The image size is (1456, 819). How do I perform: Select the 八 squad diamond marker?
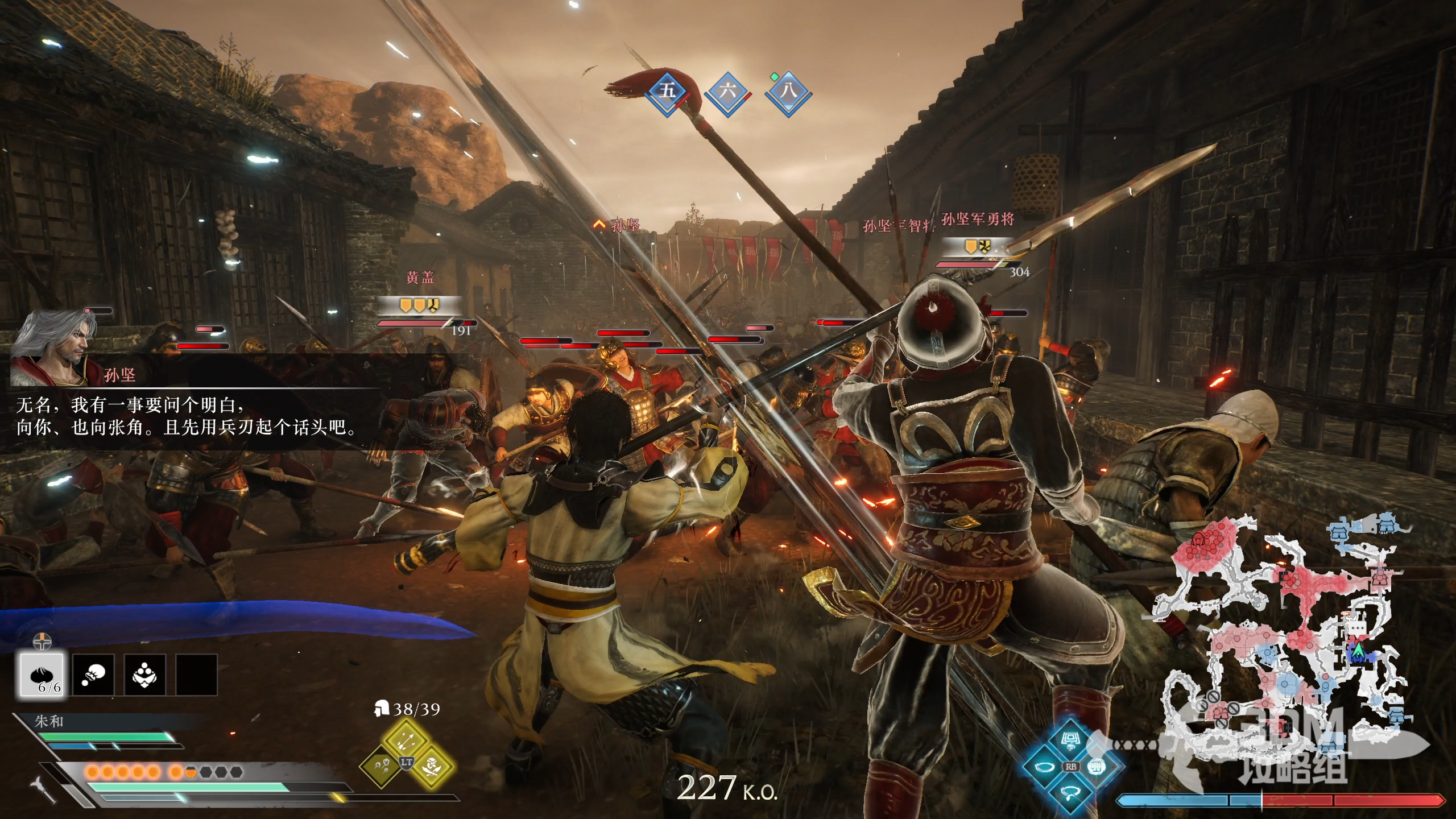788,91
